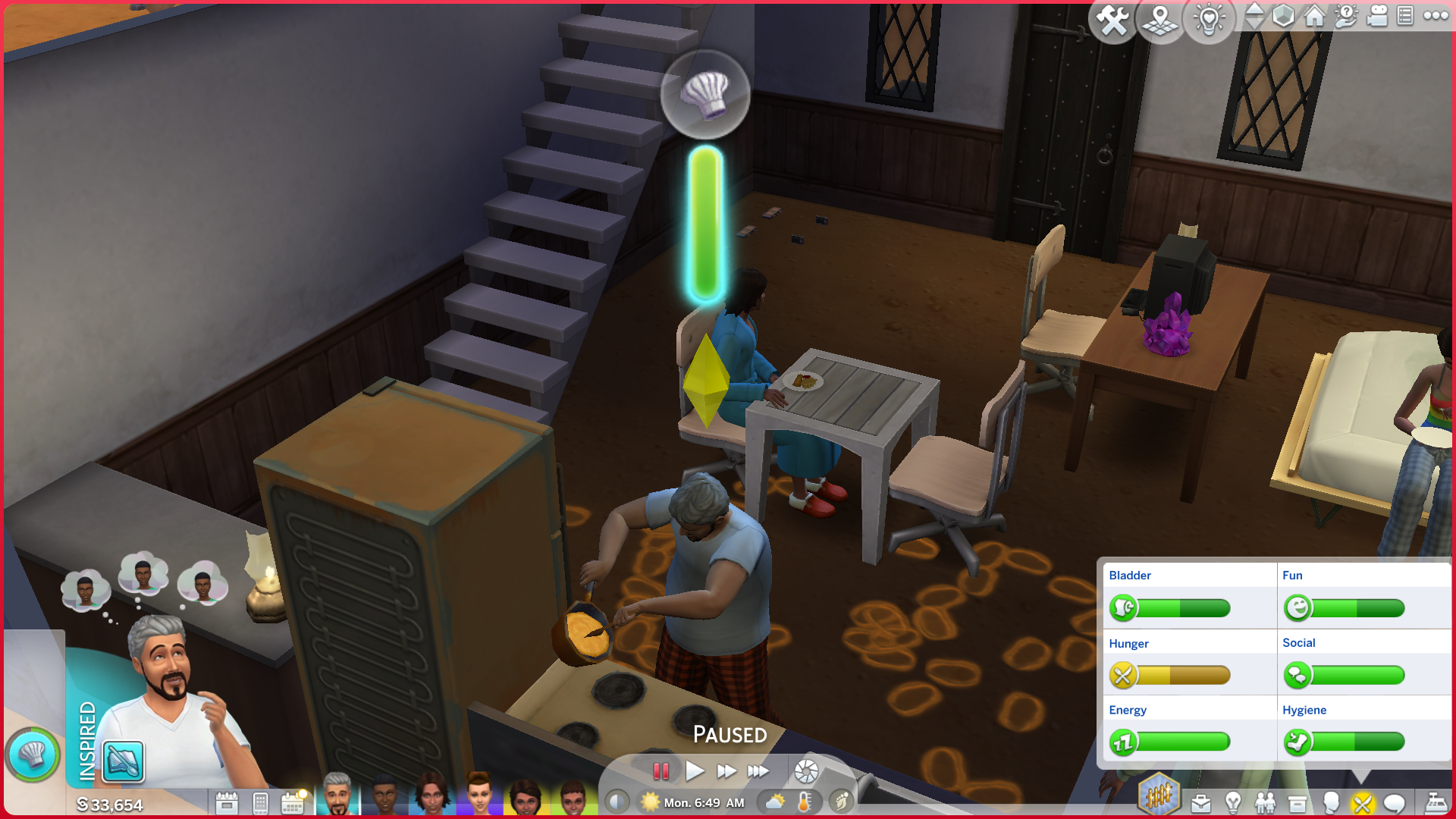Open the Skills lightbulb panel
The height and width of the screenshot is (819, 1456).
(1233, 802)
